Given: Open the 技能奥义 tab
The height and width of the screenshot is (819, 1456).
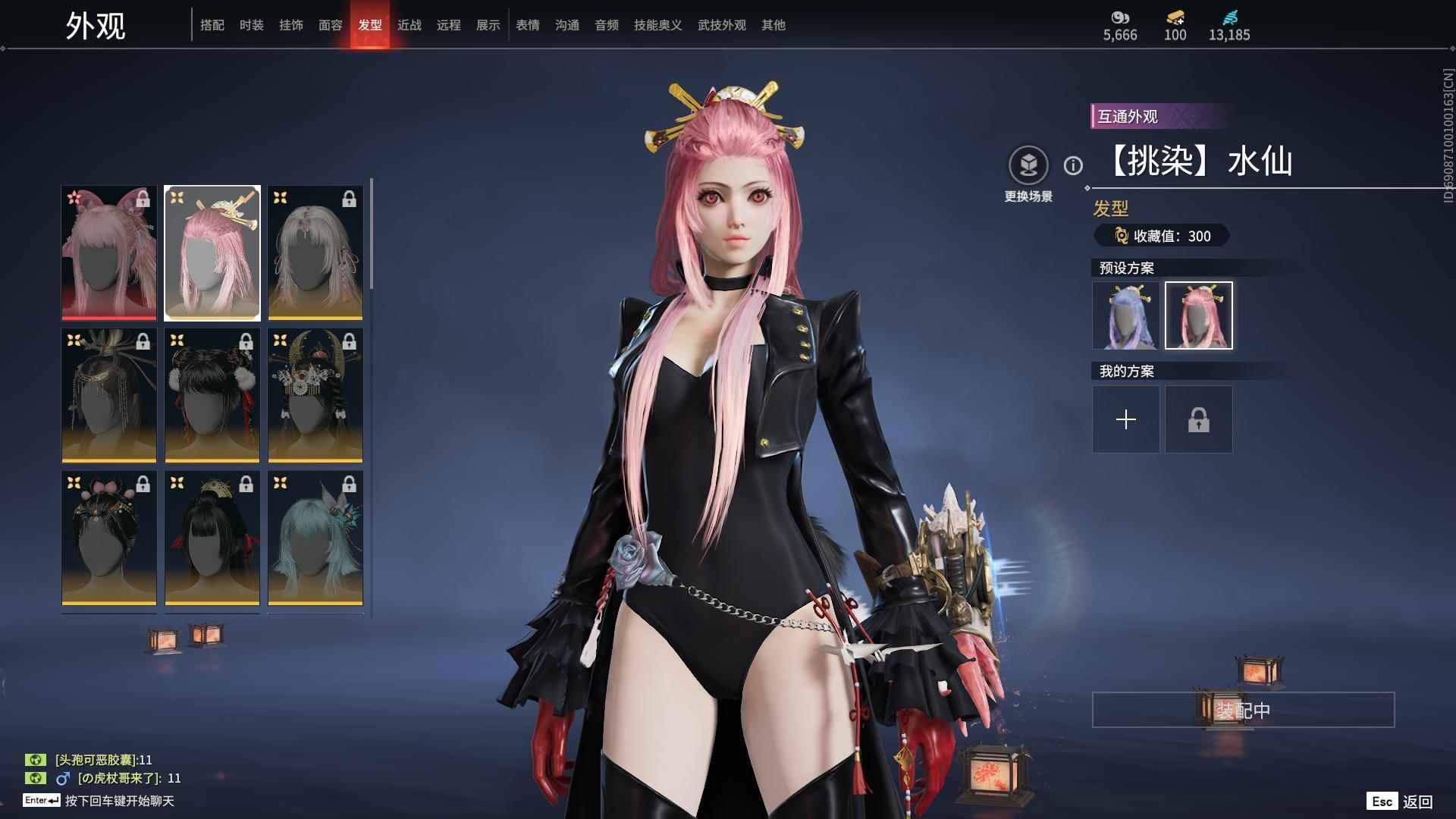Looking at the screenshot, I should pyautogui.click(x=658, y=25).
